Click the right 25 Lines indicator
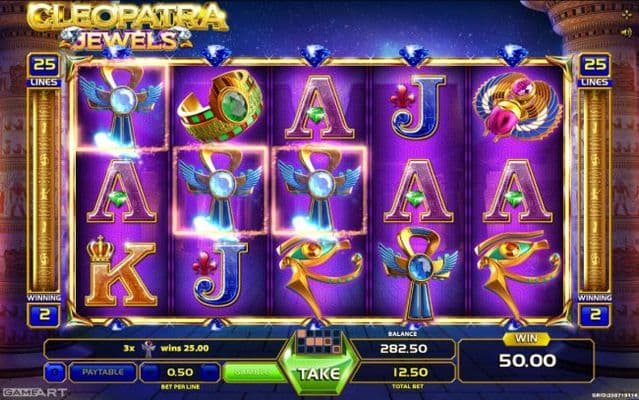Image resolution: width=639 pixels, height=400 pixels. click(x=595, y=70)
